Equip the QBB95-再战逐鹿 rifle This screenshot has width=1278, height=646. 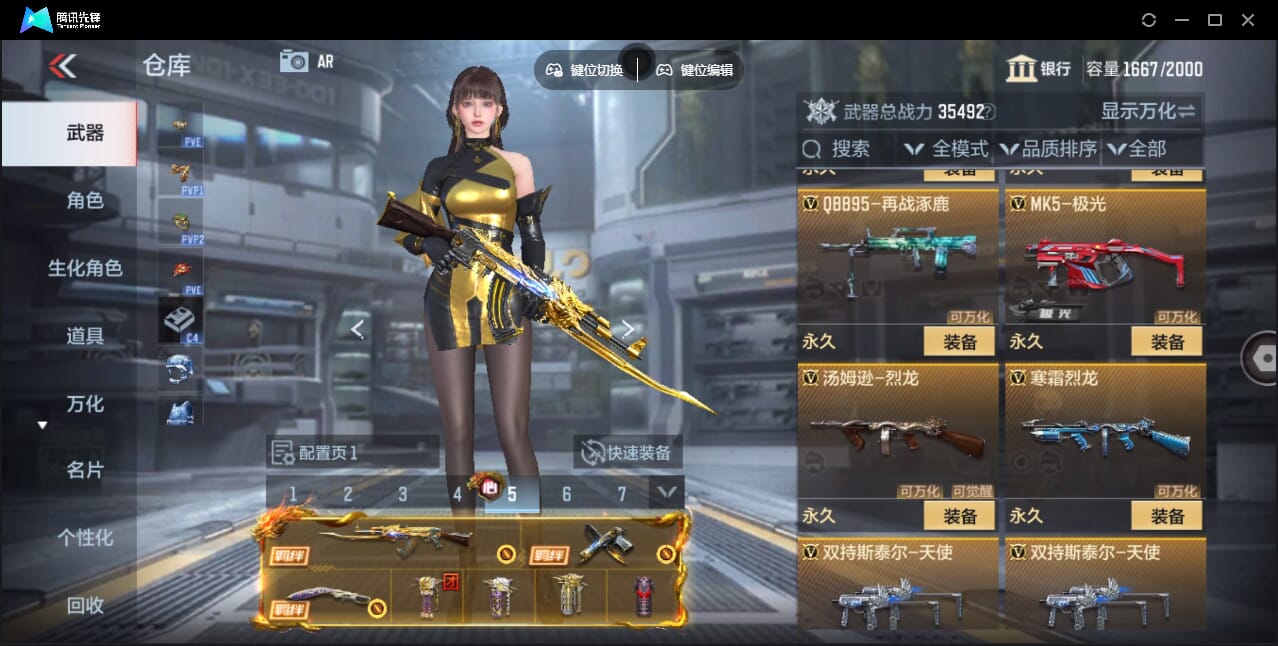click(x=959, y=342)
